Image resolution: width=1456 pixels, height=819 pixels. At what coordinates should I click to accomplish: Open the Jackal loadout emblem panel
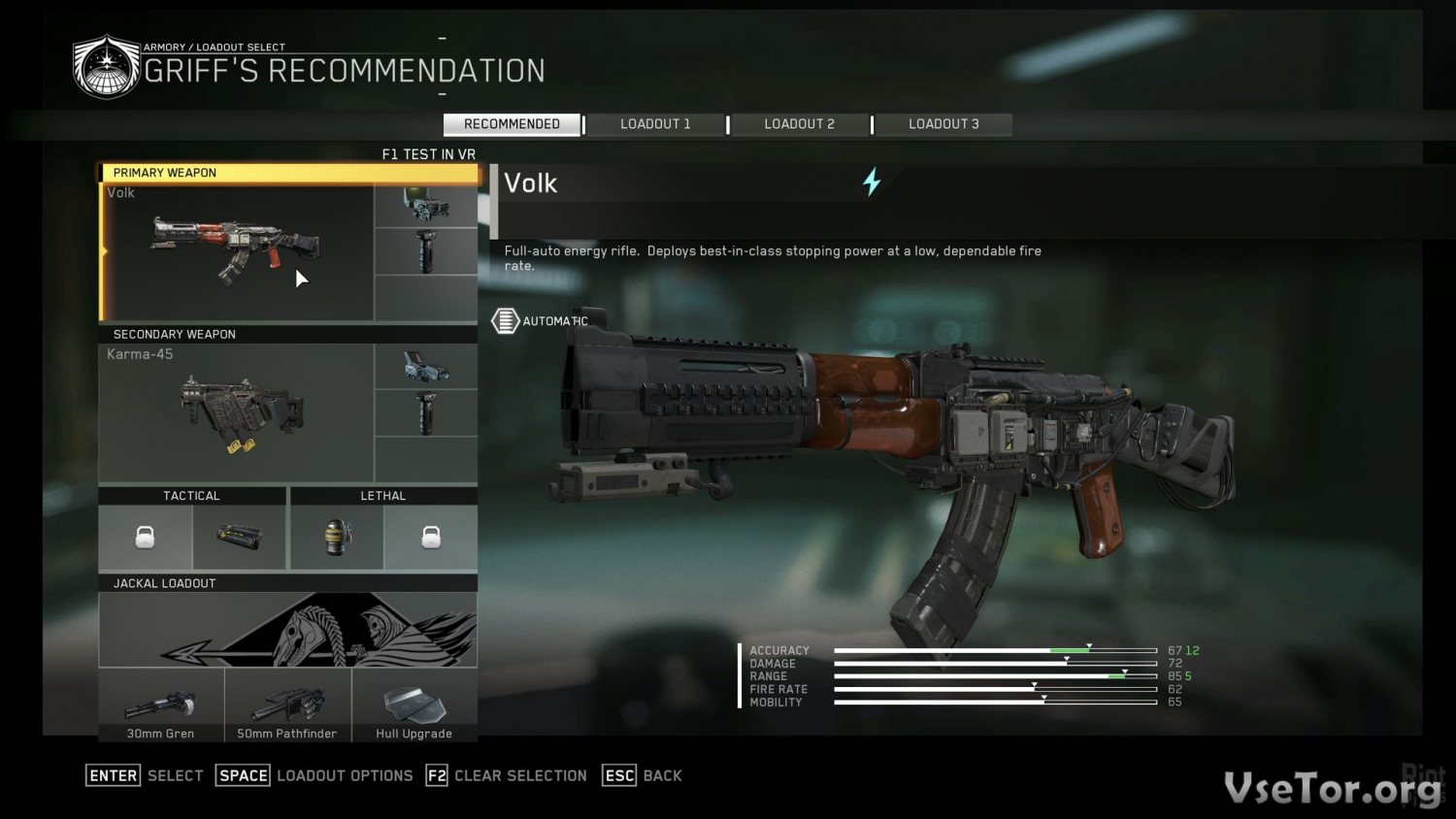pyautogui.click(x=287, y=630)
